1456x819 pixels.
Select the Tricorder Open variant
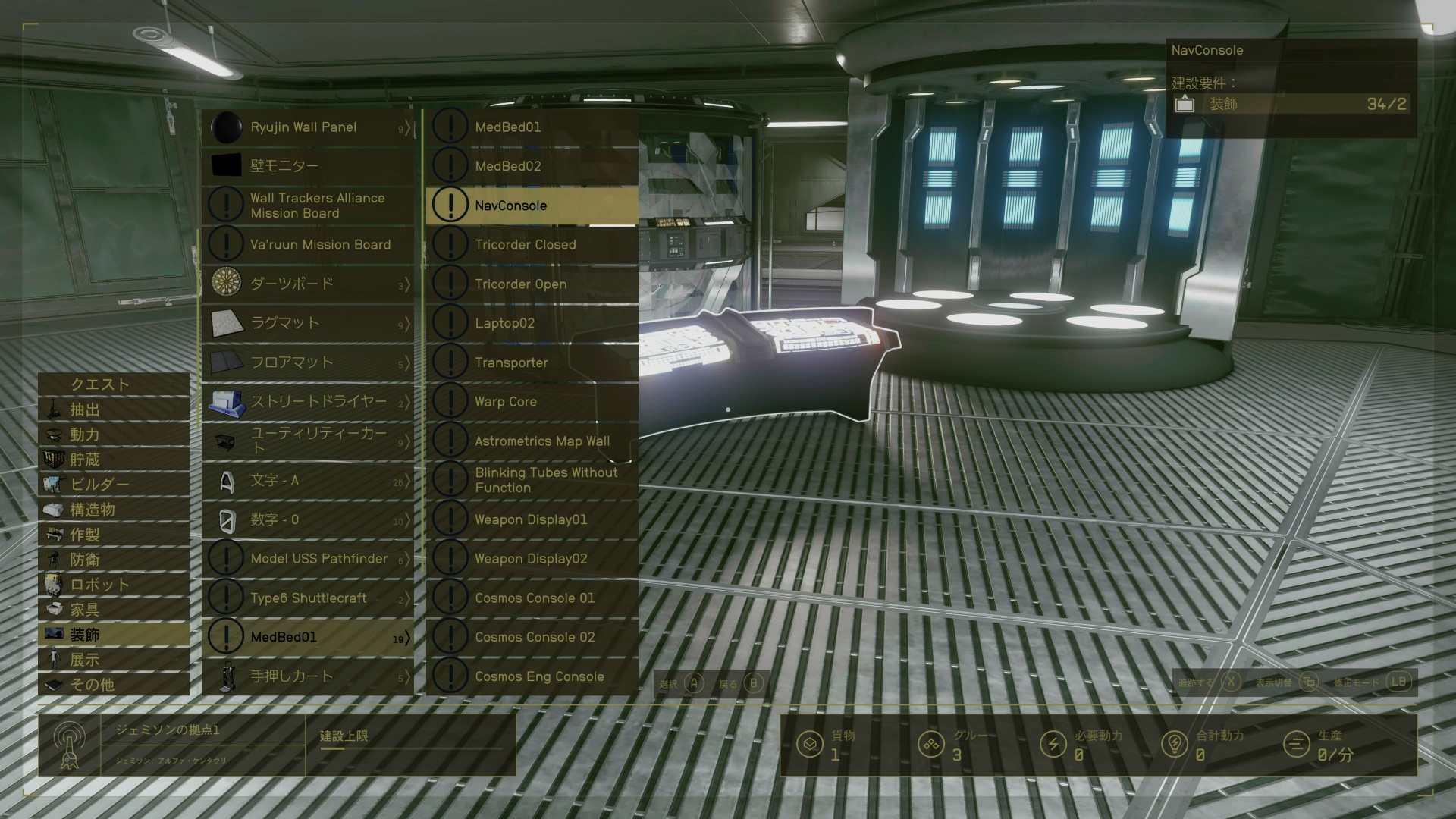532,284
